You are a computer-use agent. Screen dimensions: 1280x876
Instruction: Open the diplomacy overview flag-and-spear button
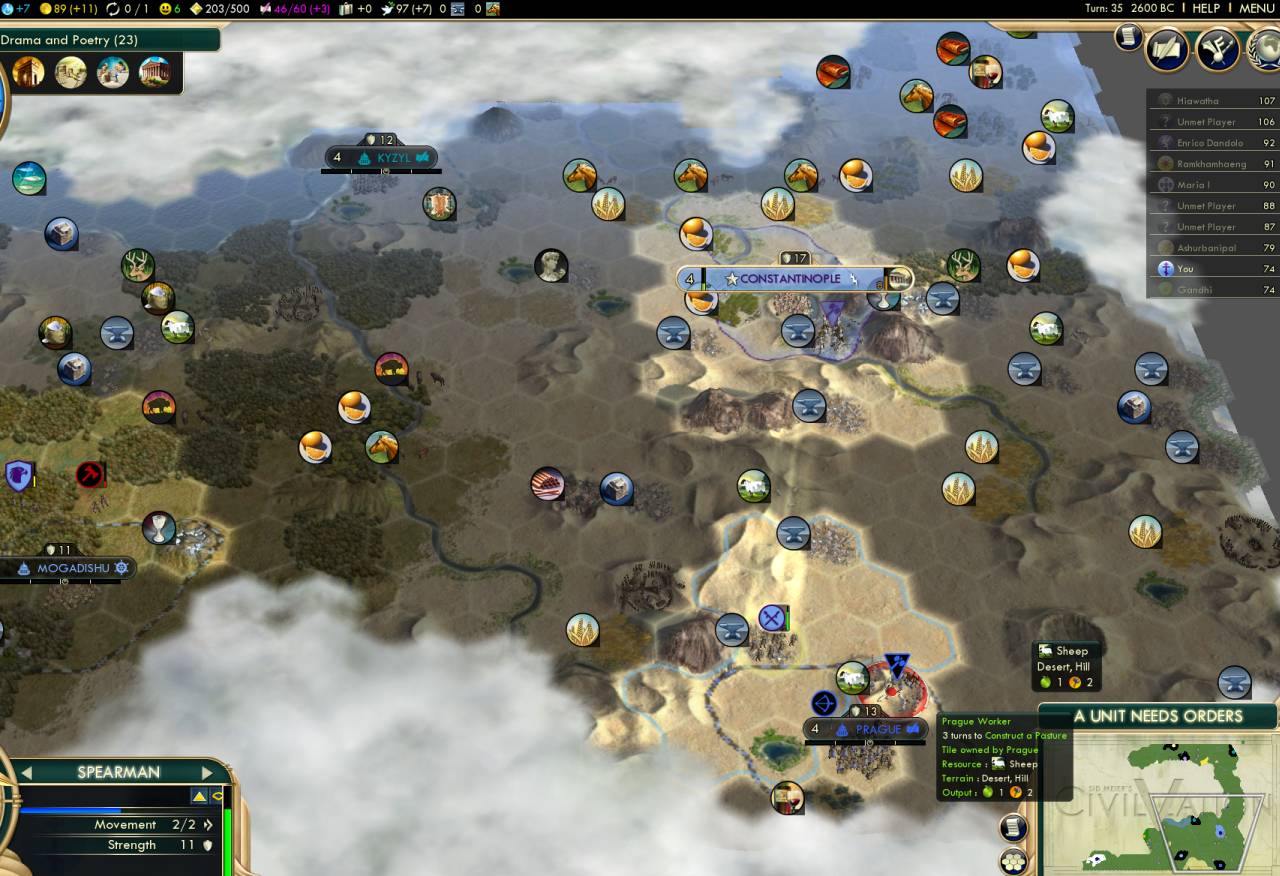click(1217, 49)
